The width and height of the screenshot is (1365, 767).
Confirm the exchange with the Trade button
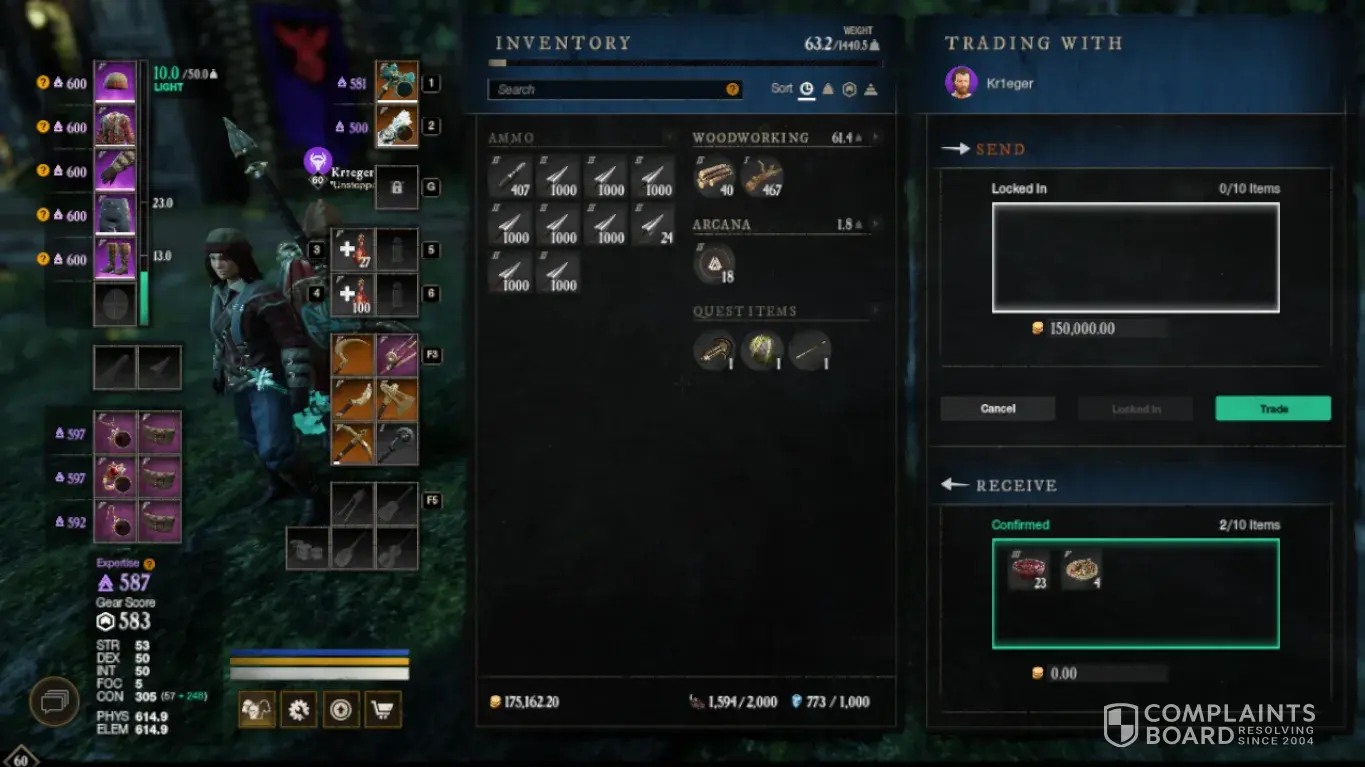[x=1272, y=408]
